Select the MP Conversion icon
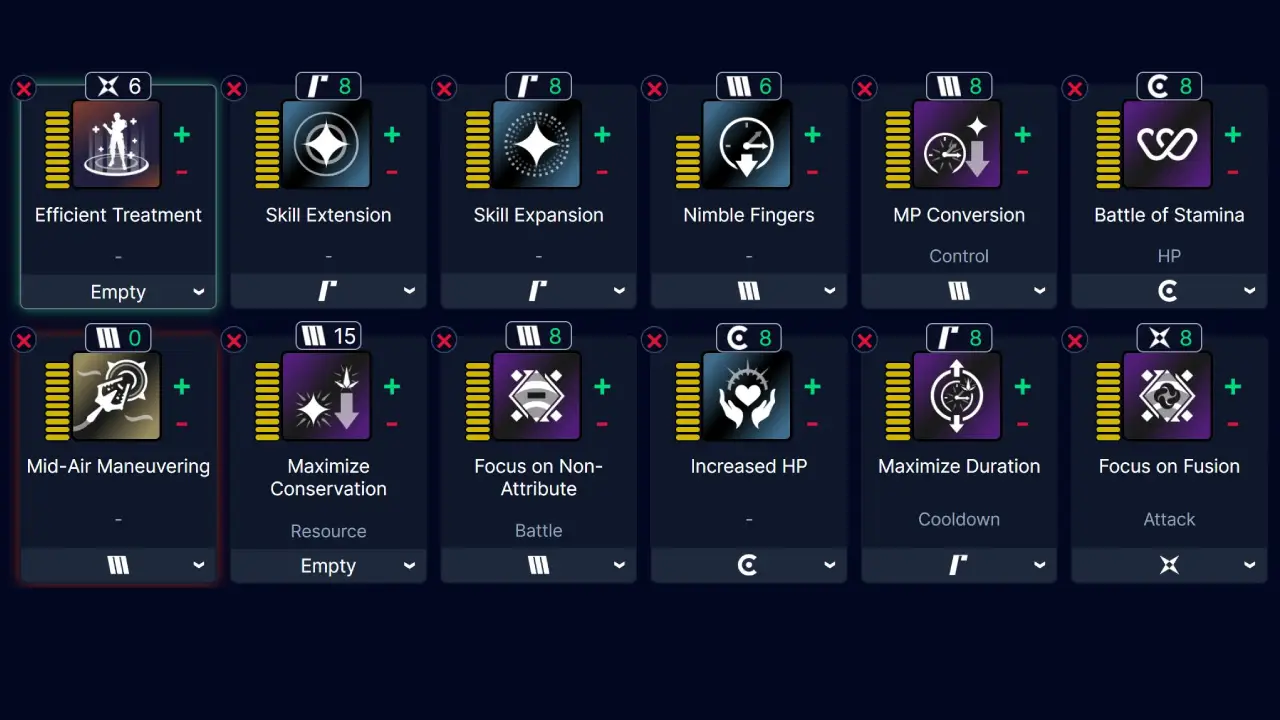This screenshot has width=1280, height=720. coord(958,144)
